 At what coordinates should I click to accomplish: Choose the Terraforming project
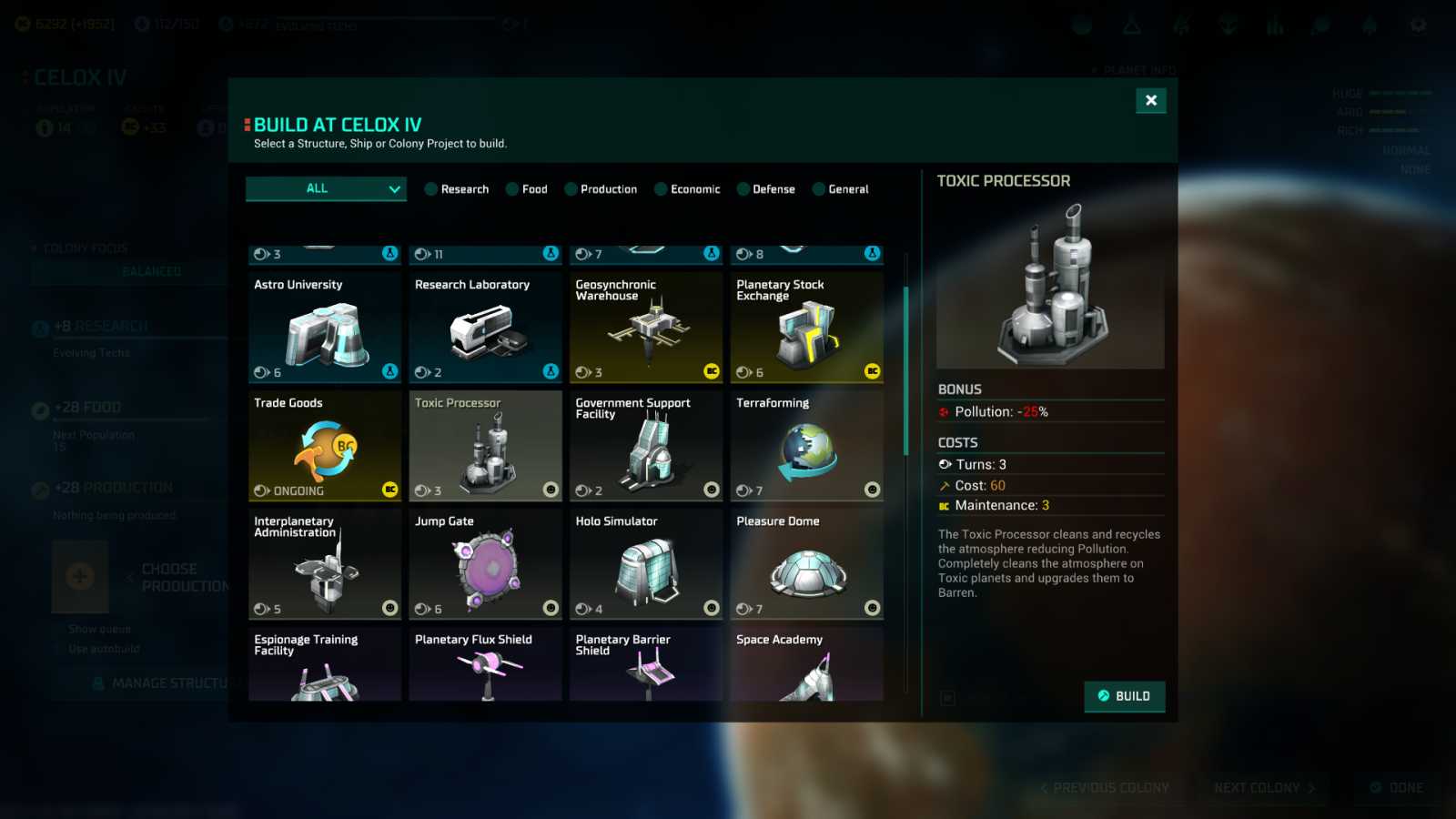(x=807, y=446)
